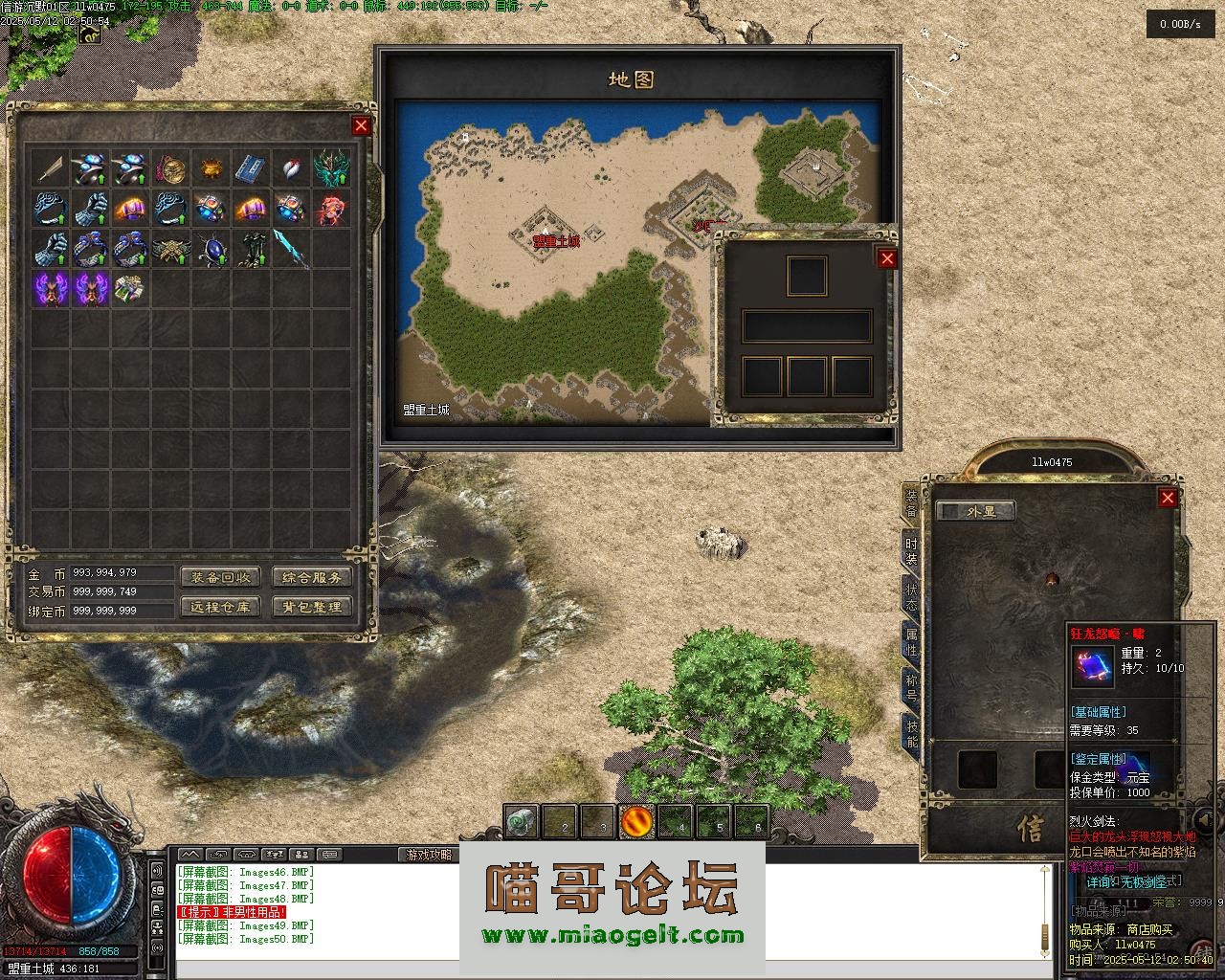Open the 游戏攻略 game guide
The width and height of the screenshot is (1225, 980).
427,854
